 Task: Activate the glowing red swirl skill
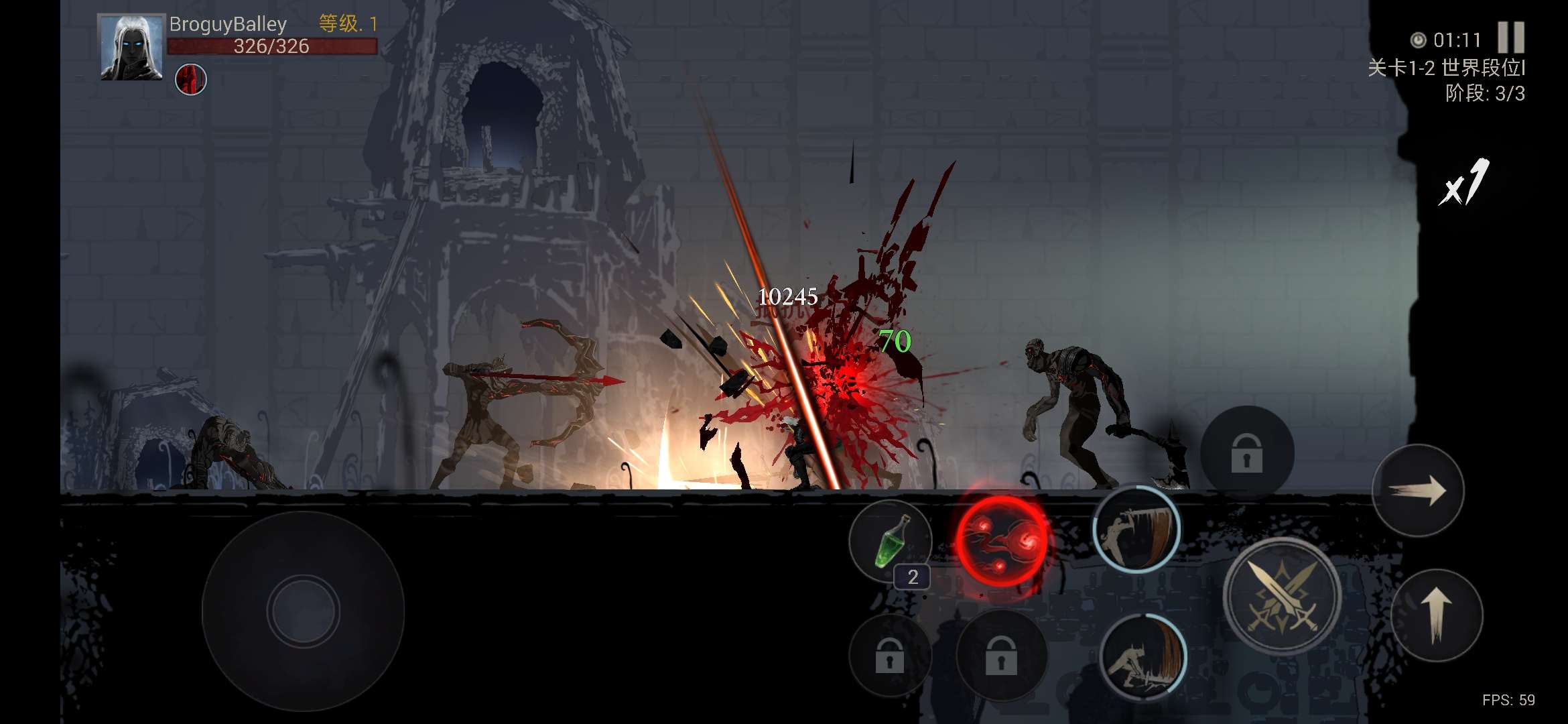tap(1002, 540)
